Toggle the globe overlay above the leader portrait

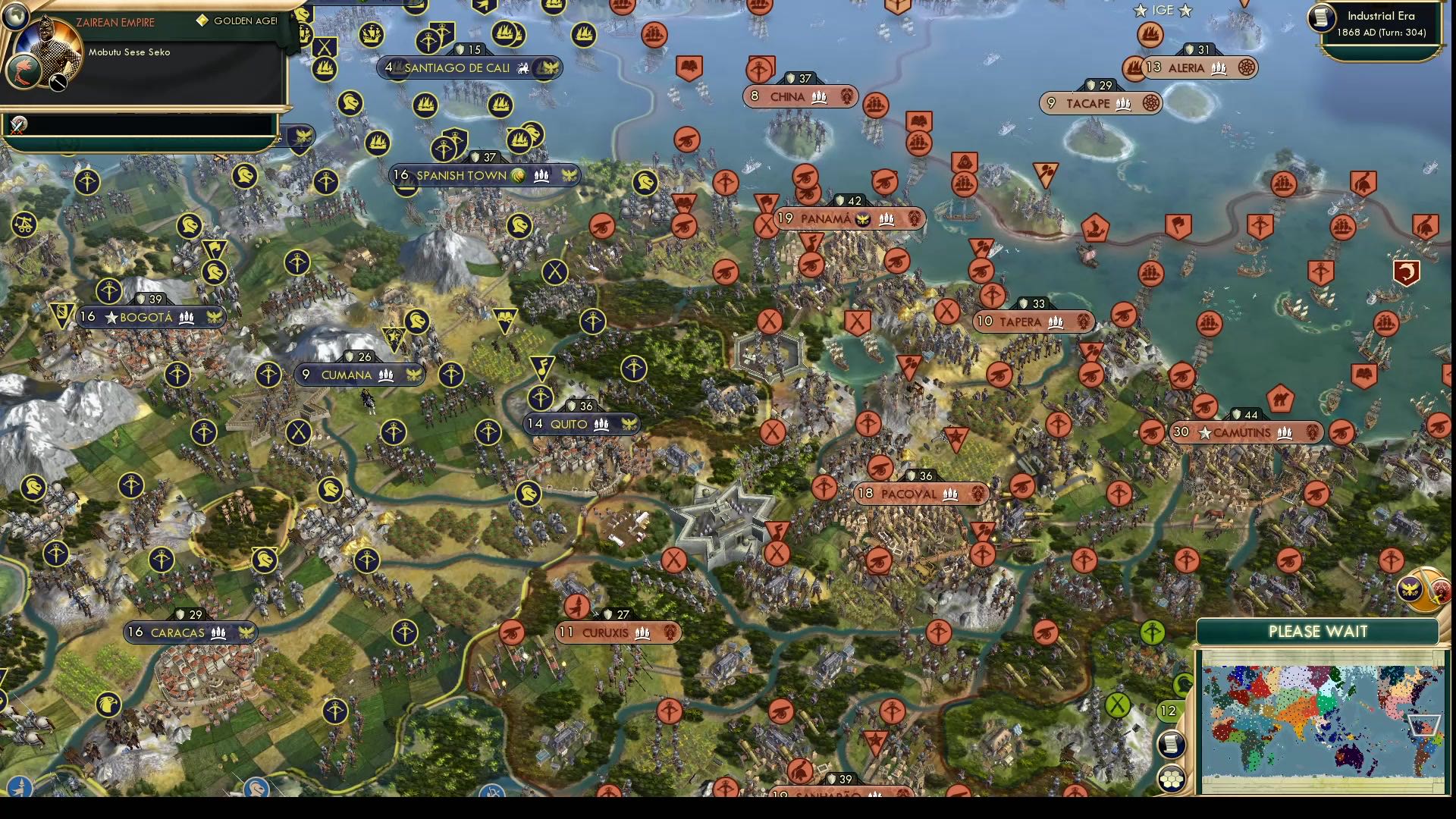16,16
